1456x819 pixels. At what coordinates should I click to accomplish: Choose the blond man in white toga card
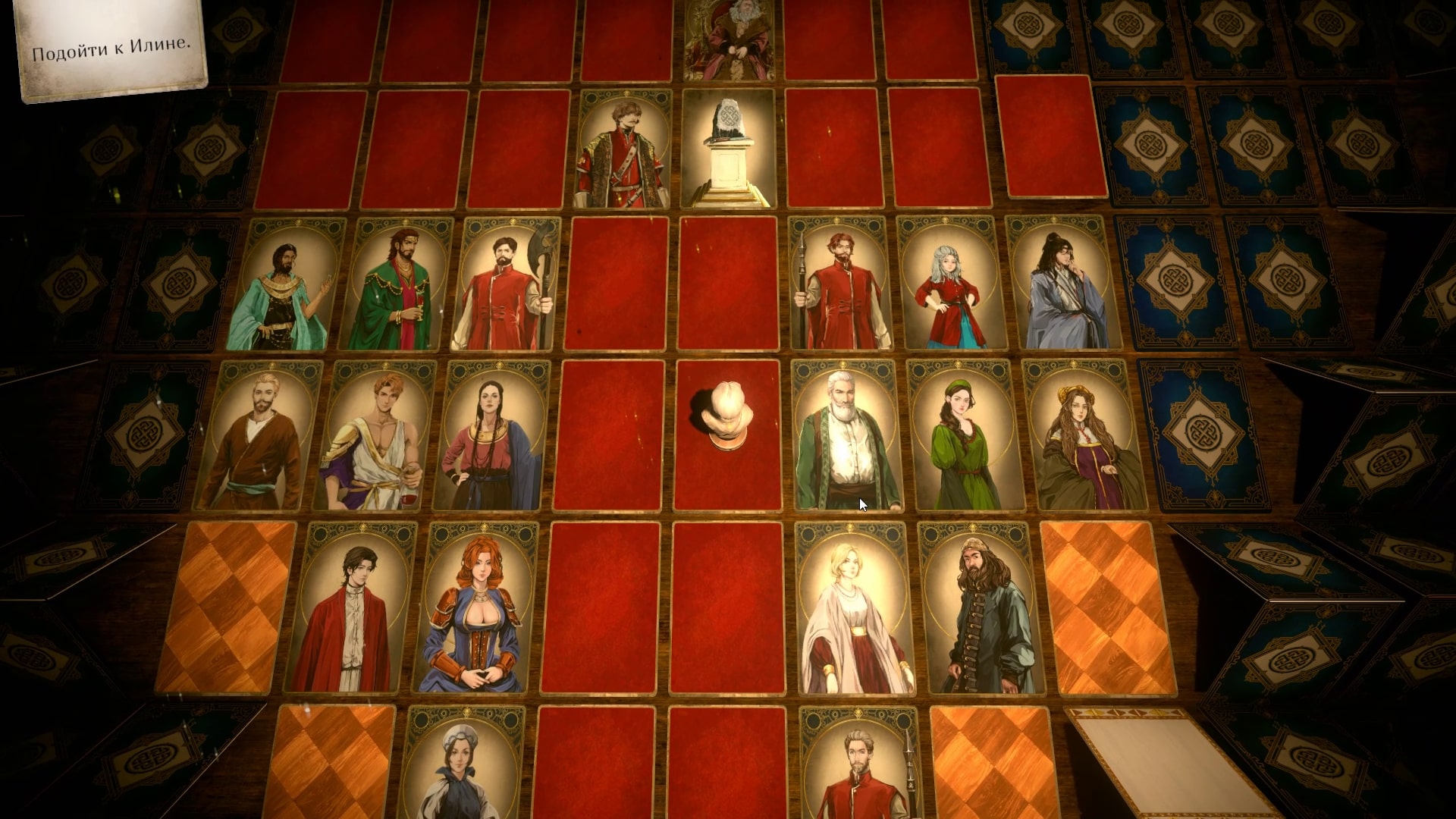click(x=375, y=435)
